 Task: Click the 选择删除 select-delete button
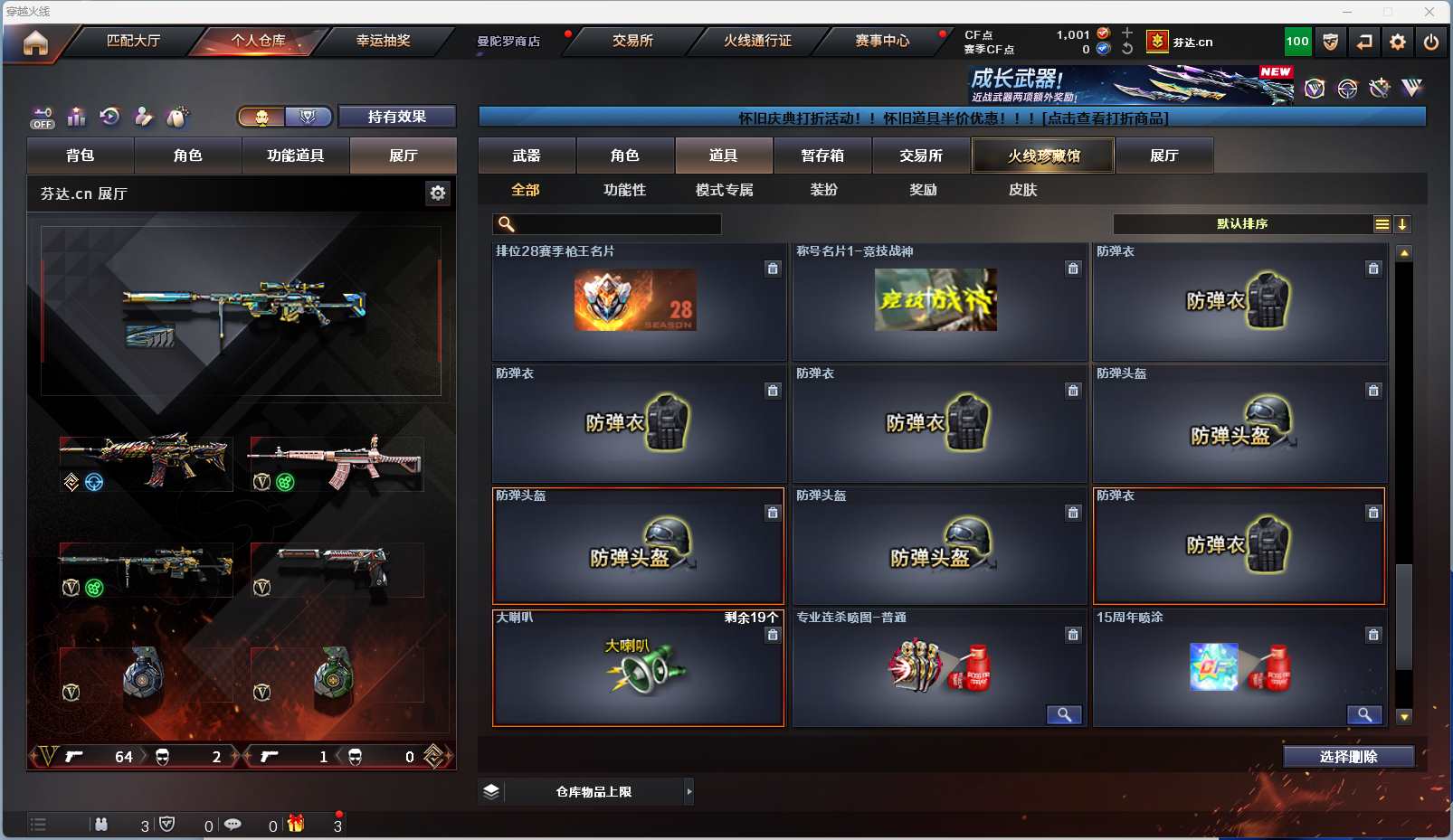click(x=1348, y=757)
